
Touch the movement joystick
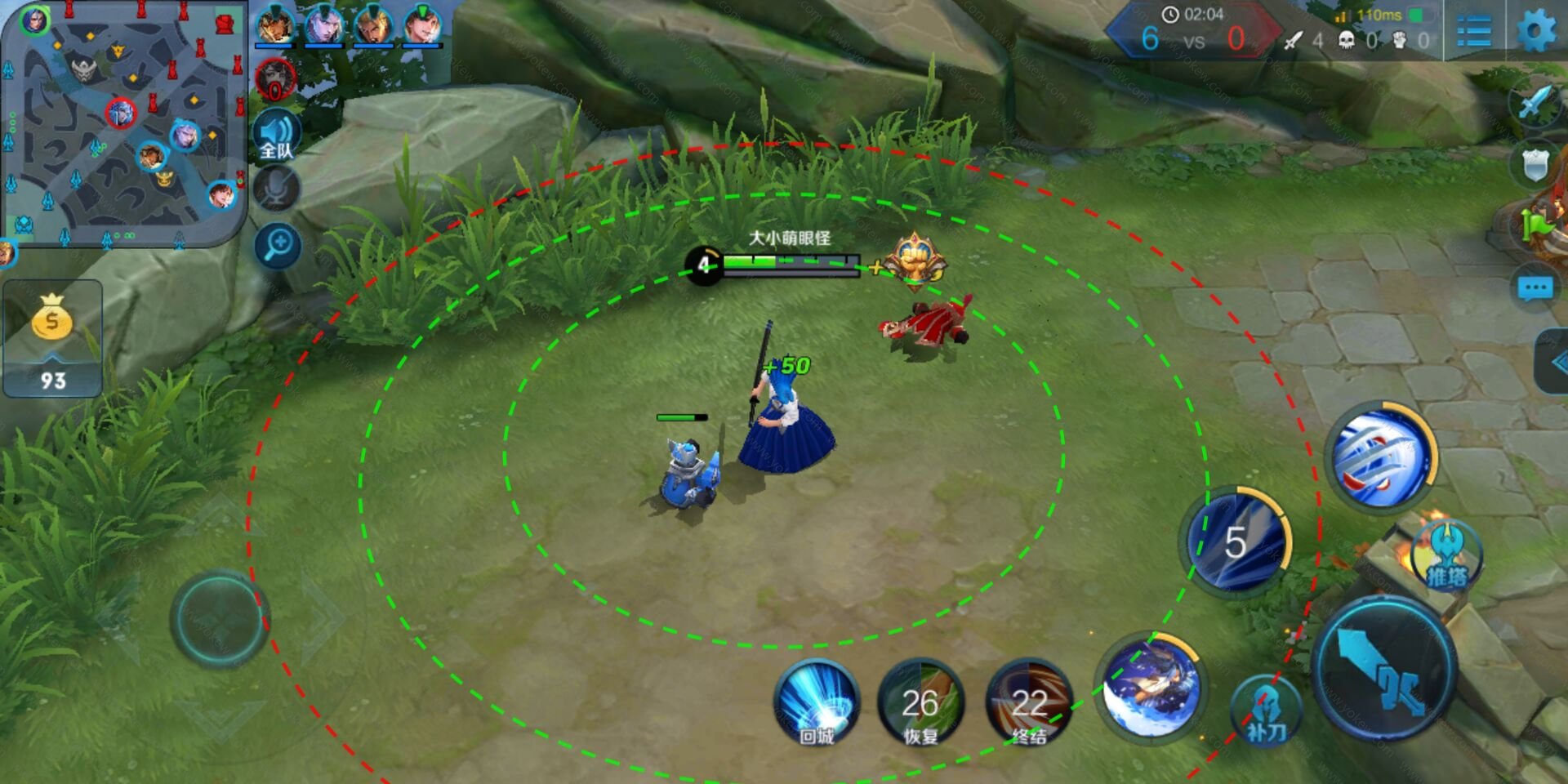219,619
